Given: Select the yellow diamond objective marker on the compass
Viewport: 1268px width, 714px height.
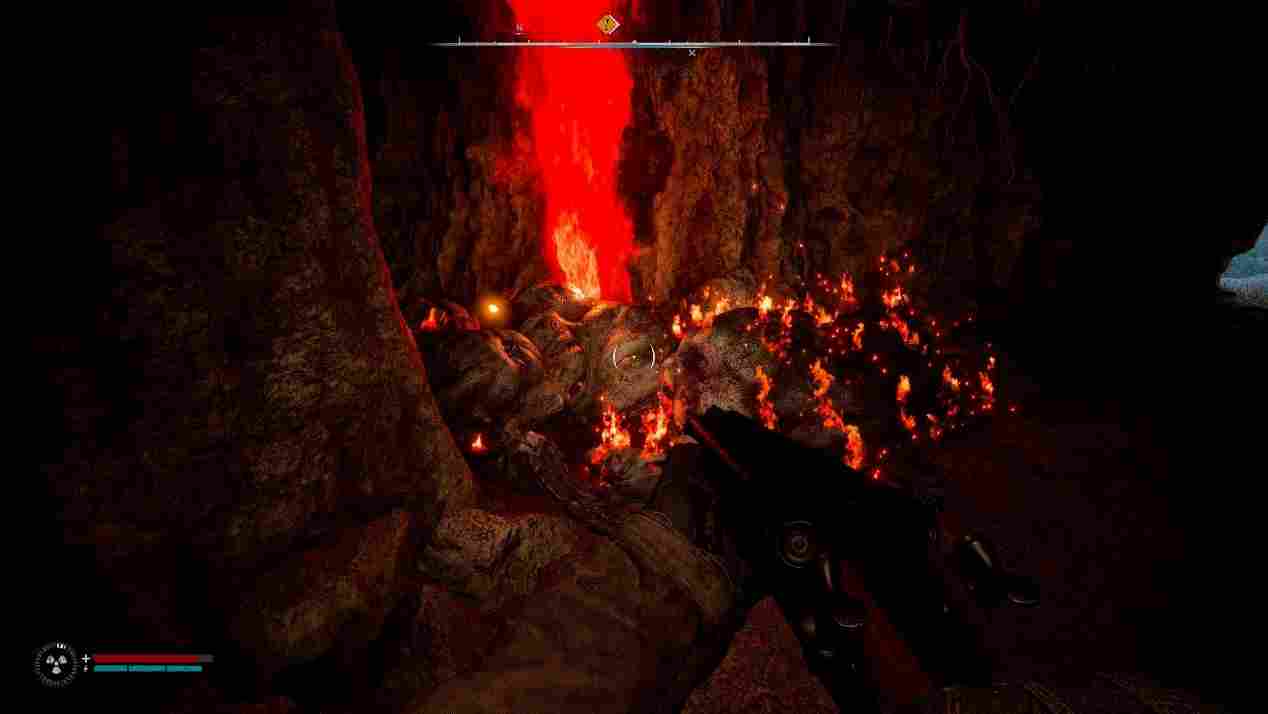Looking at the screenshot, I should click(607, 24).
